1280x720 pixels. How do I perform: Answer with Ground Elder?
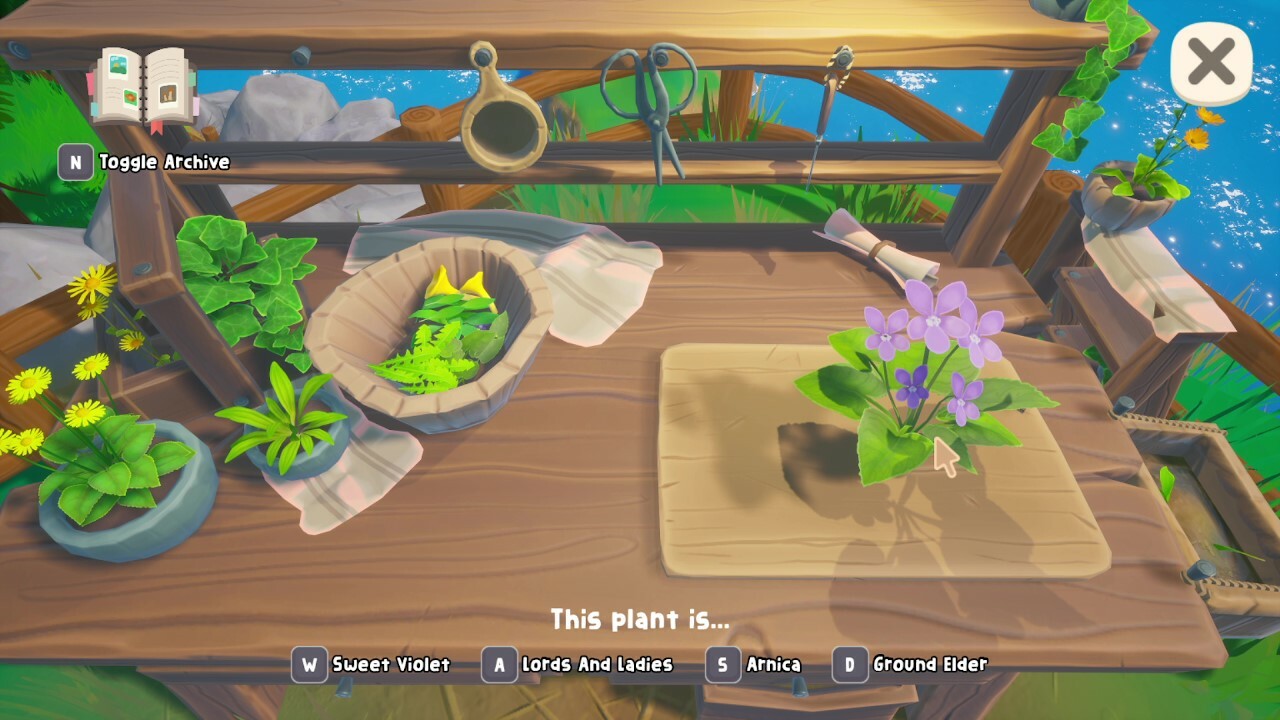coord(911,664)
